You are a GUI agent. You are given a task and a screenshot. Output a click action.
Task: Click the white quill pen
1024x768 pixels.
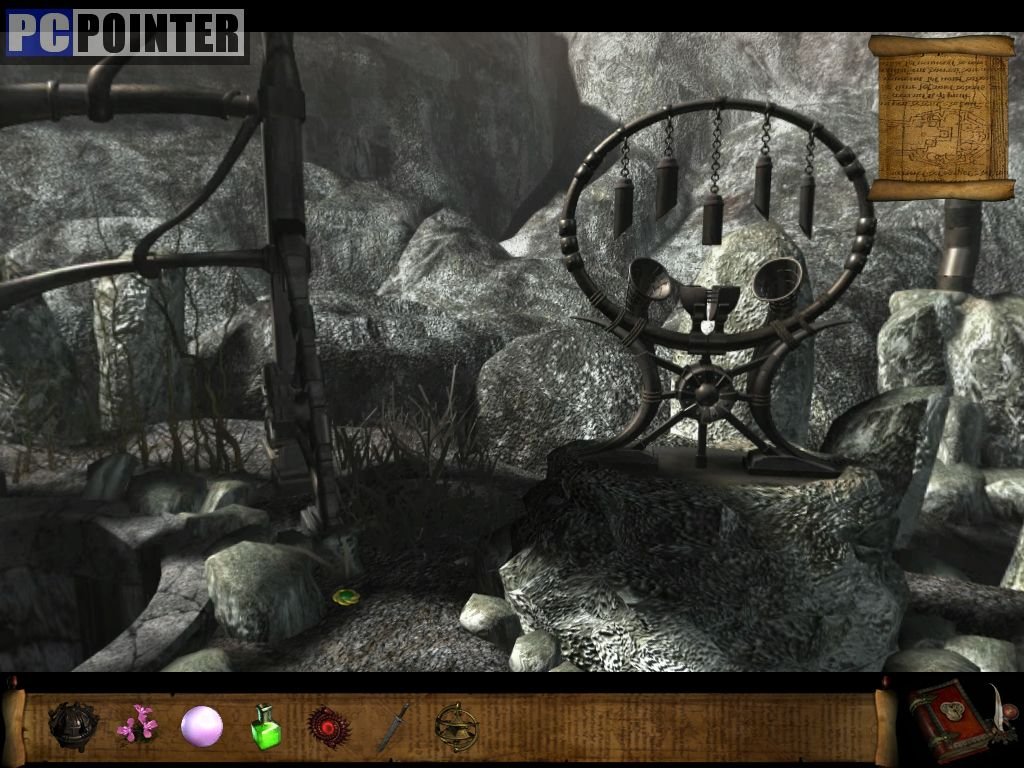click(1000, 706)
